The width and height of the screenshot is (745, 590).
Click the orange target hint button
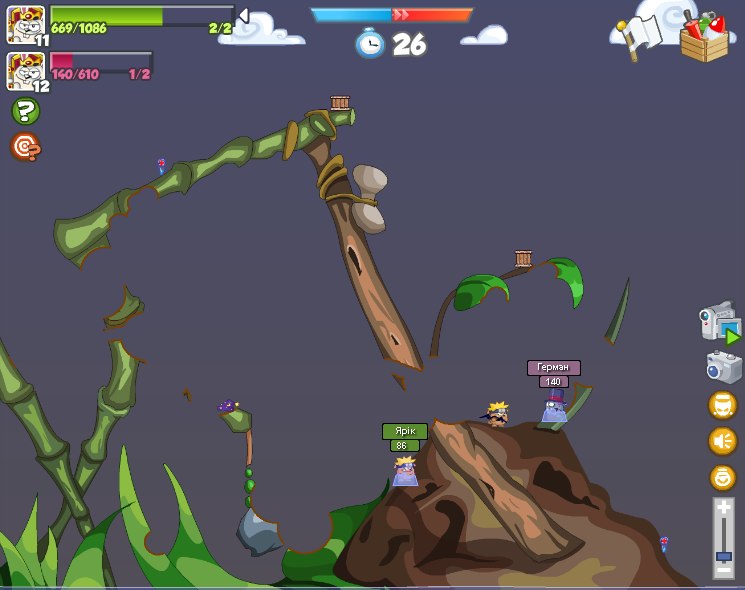[x=25, y=148]
